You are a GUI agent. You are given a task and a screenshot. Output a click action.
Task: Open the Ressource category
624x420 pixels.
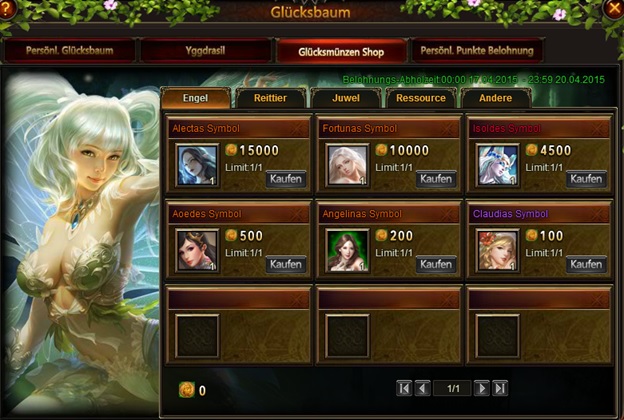pyautogui.click(x=420, y=98)
